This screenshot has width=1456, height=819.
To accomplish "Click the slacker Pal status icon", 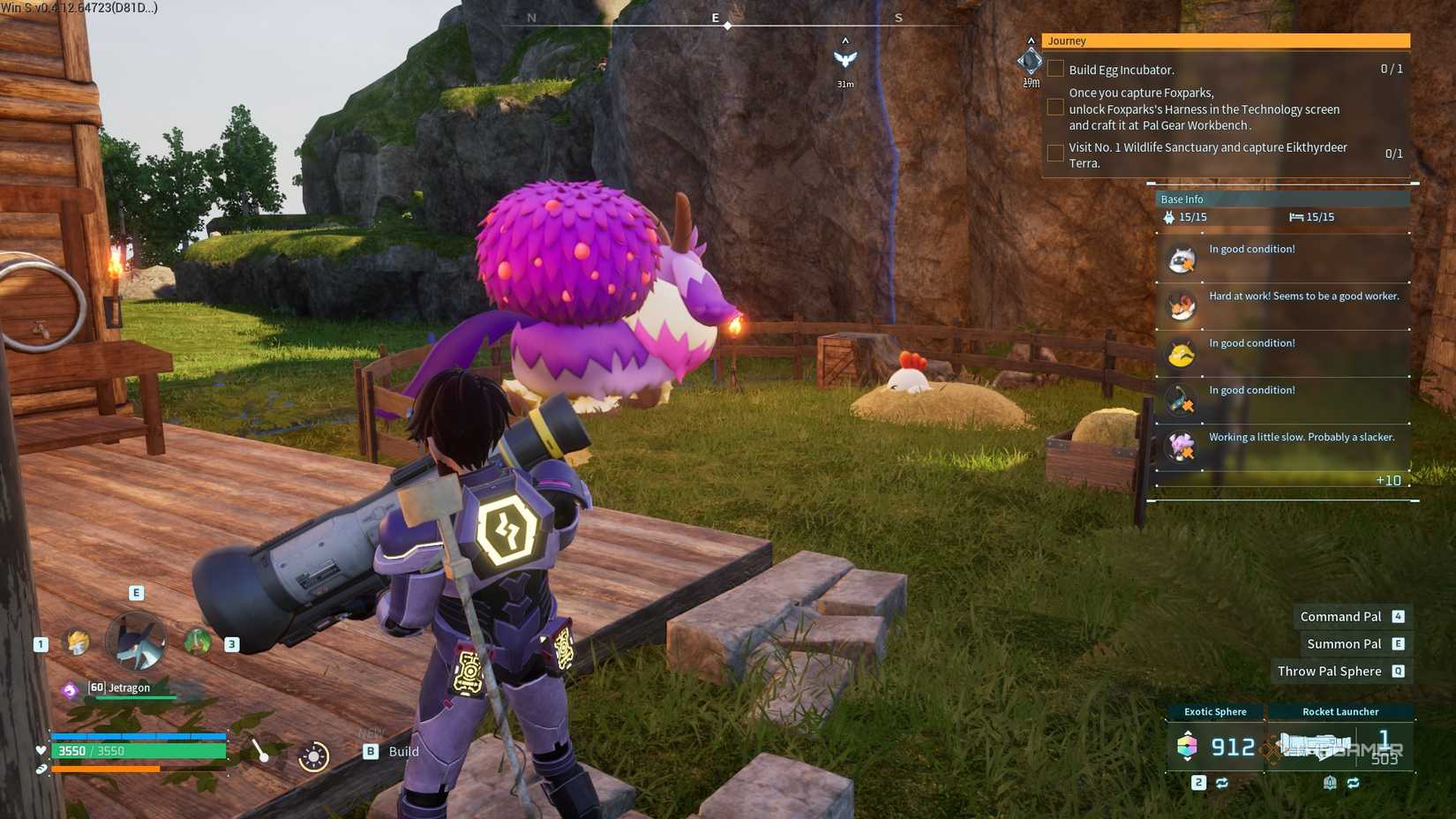I will pos(1182,447).
